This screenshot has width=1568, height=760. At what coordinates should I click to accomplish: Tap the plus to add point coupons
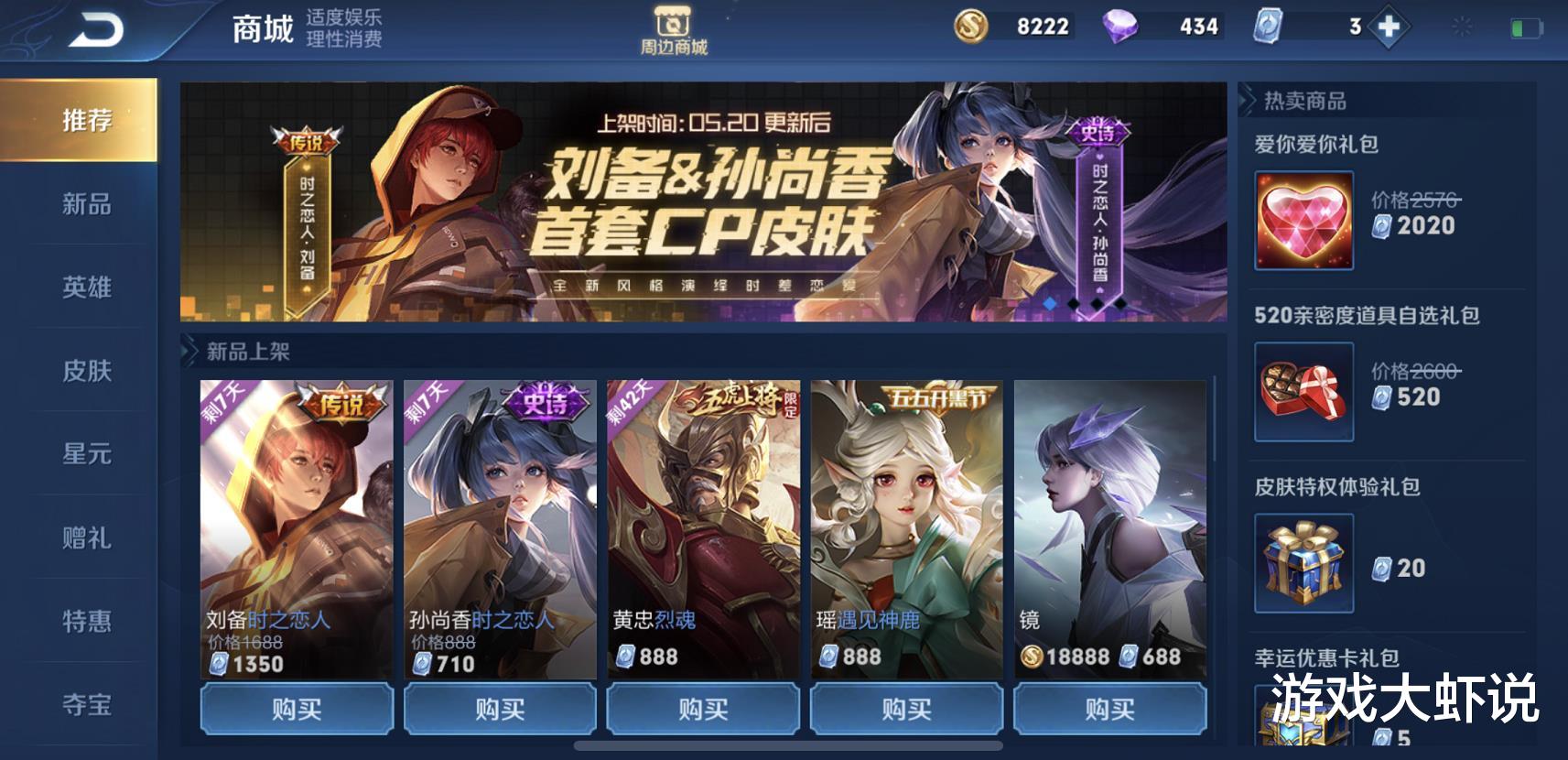pyautogui.click(x=1388, y=26)
